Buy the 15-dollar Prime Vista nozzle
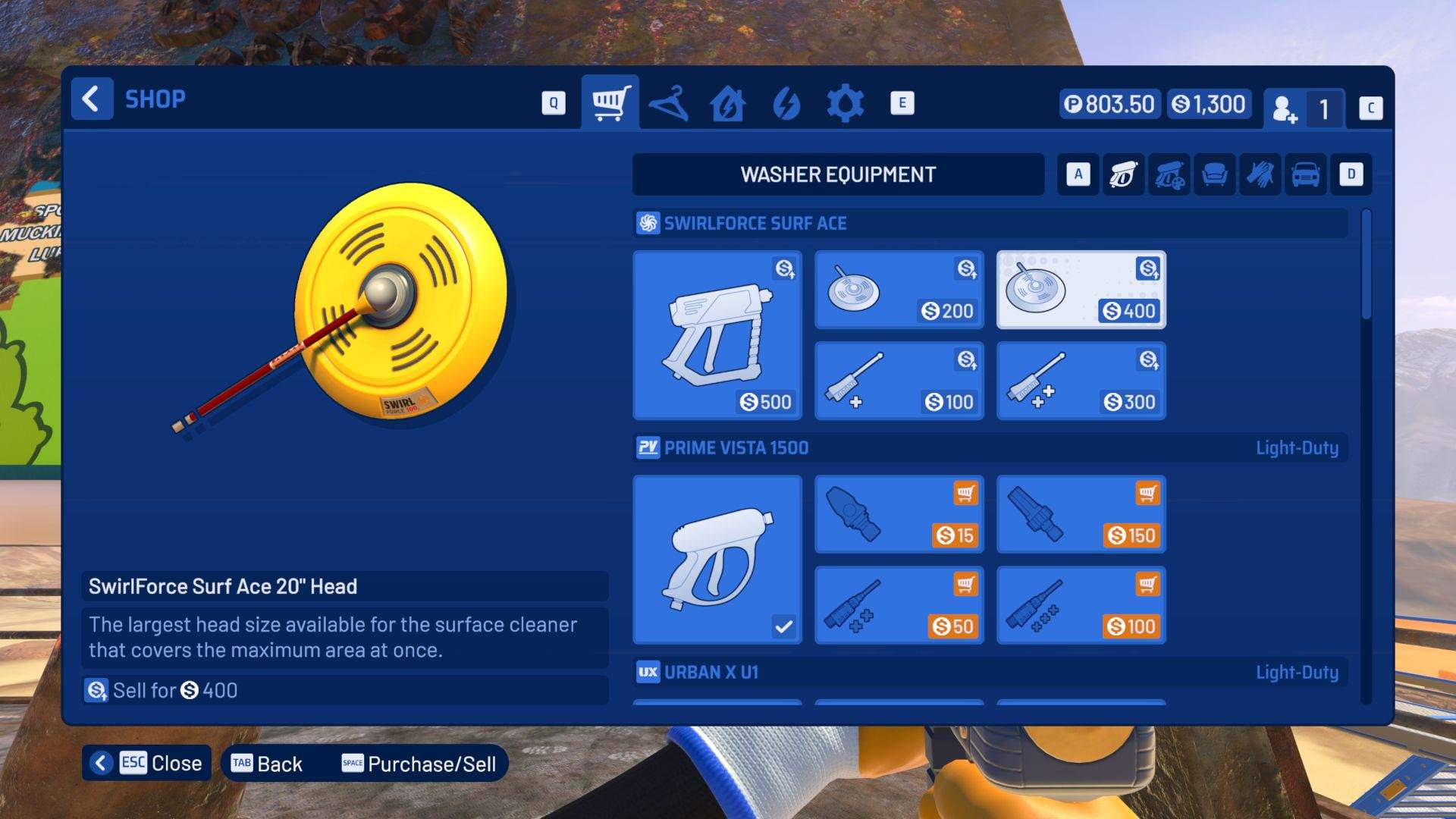The width and height of the screenshot is (1456, 819). [x=899, y=514]
